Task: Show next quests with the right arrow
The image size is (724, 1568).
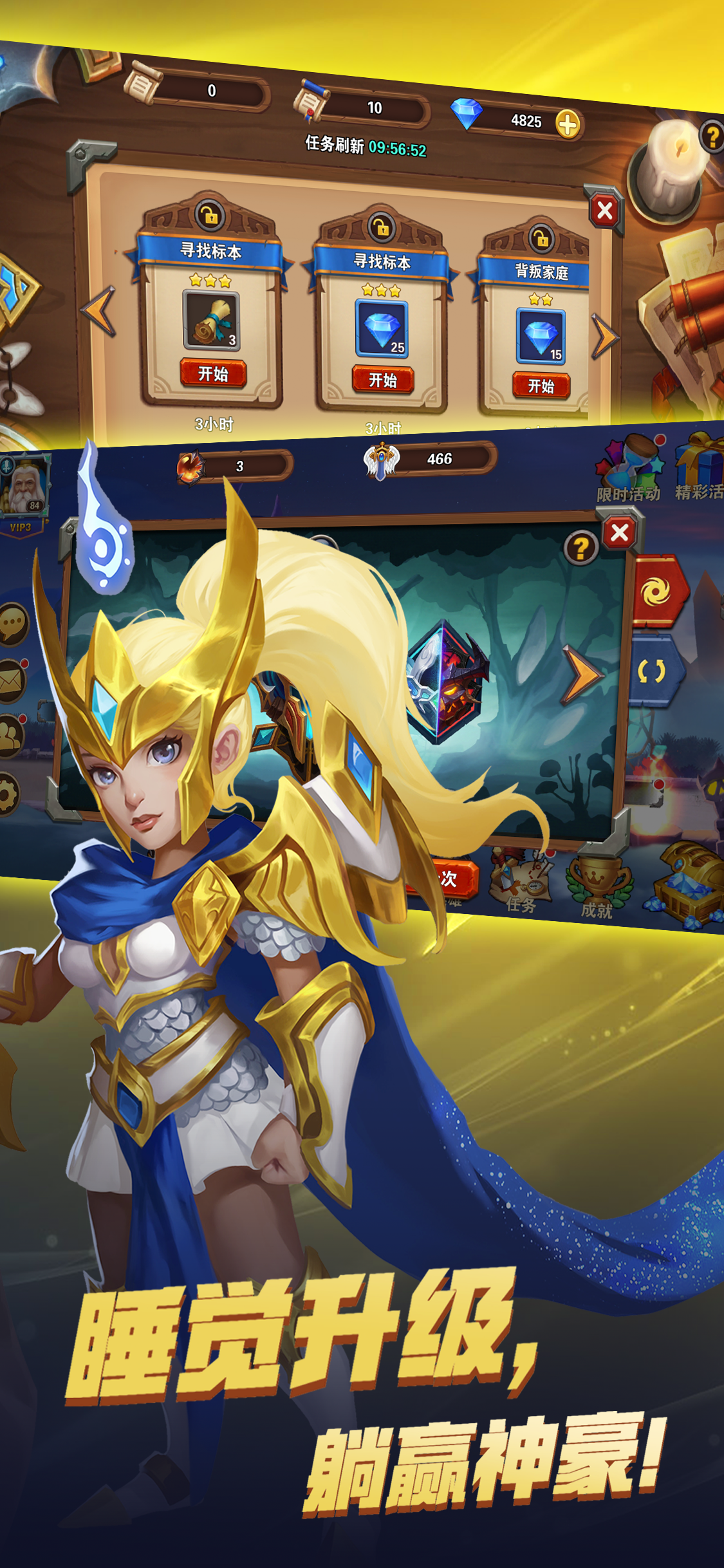Action: click(604, 335)
